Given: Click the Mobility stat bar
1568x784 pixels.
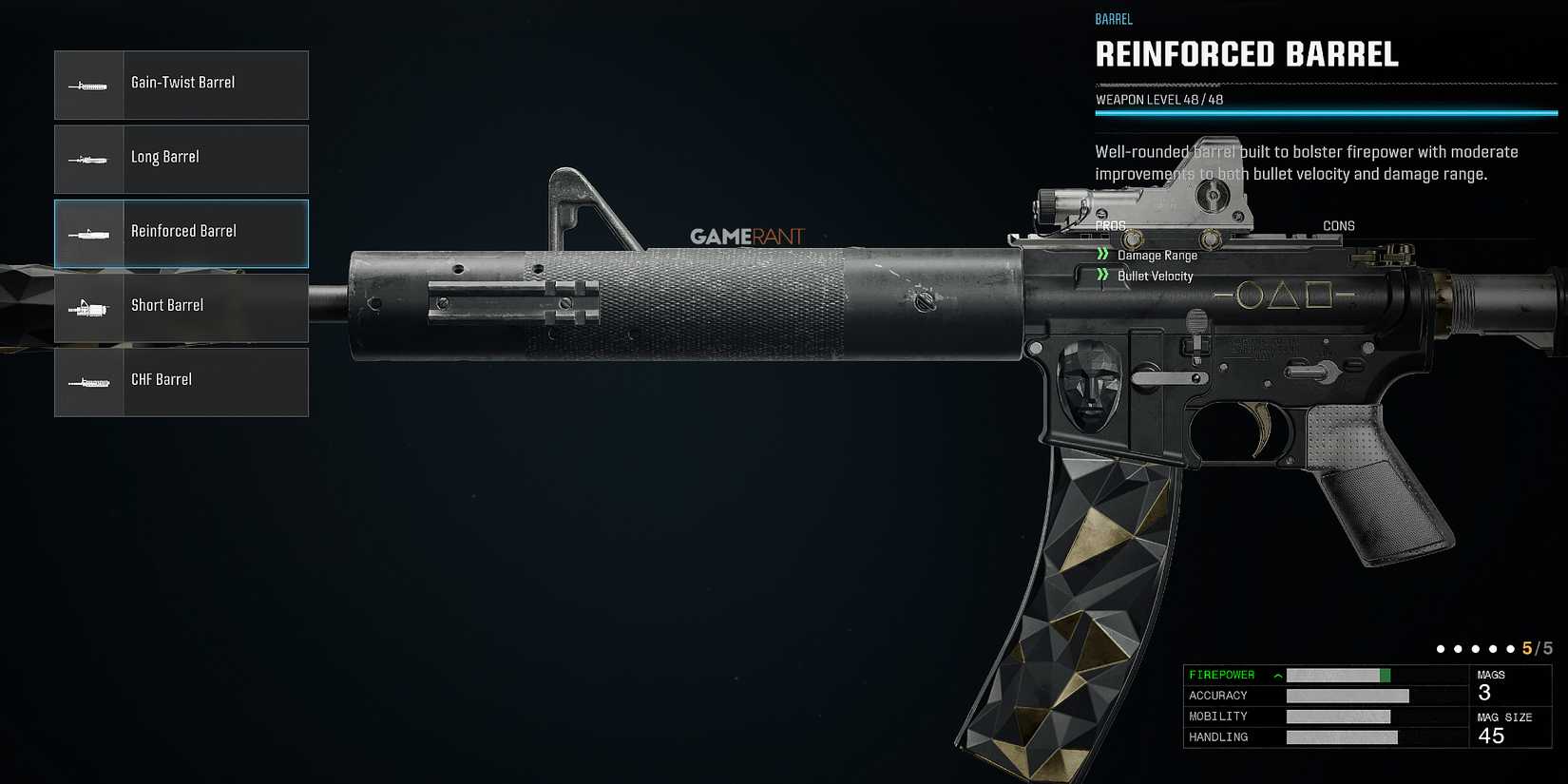Looking at the screenshot, I should 1342,716.
